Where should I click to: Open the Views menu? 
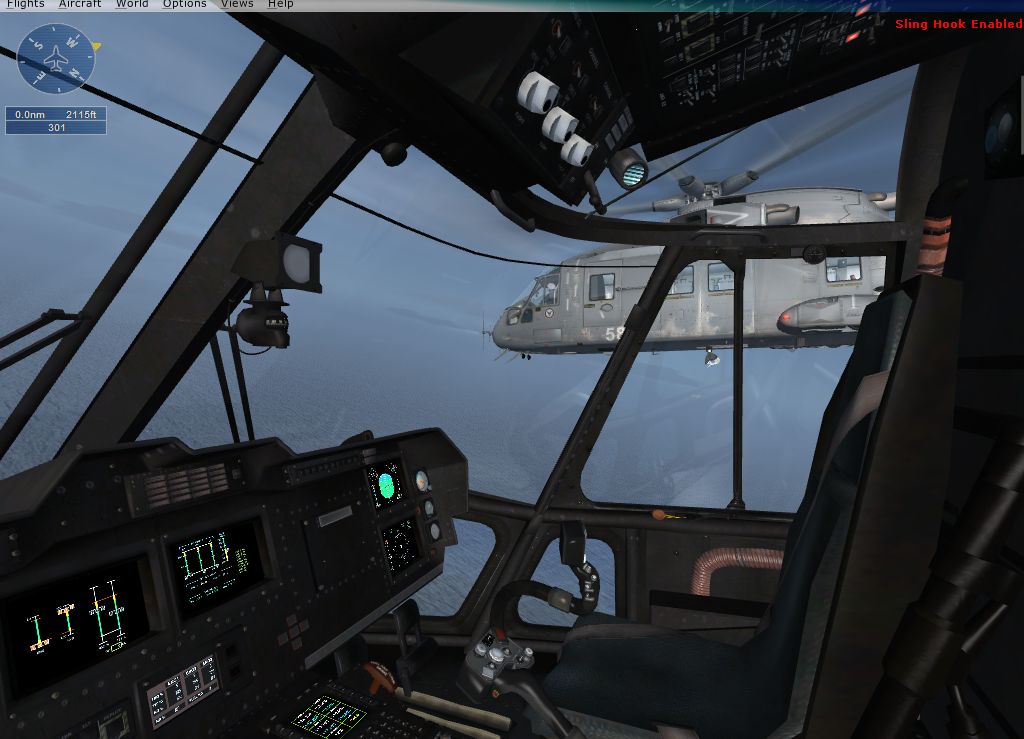[x=237, y=4]
